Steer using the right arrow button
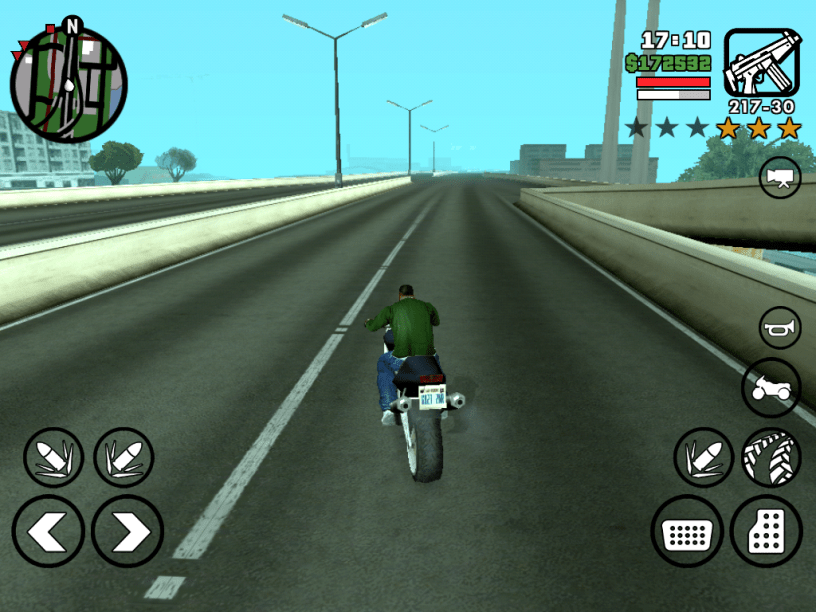Viewport: 816px width, 612px height. coord(127,530)
